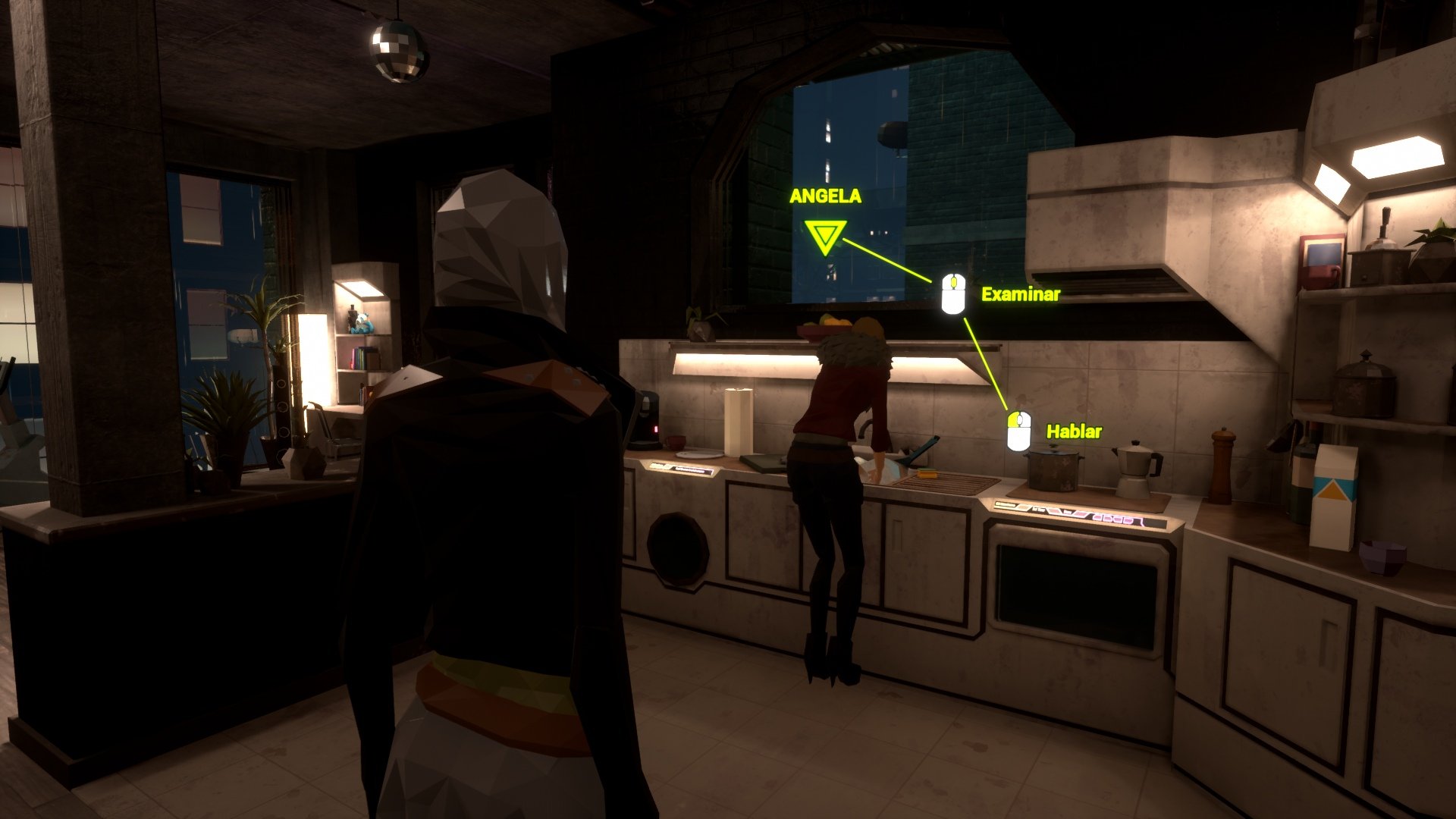Select the ANGELA triangle target marker

point(825,236)
